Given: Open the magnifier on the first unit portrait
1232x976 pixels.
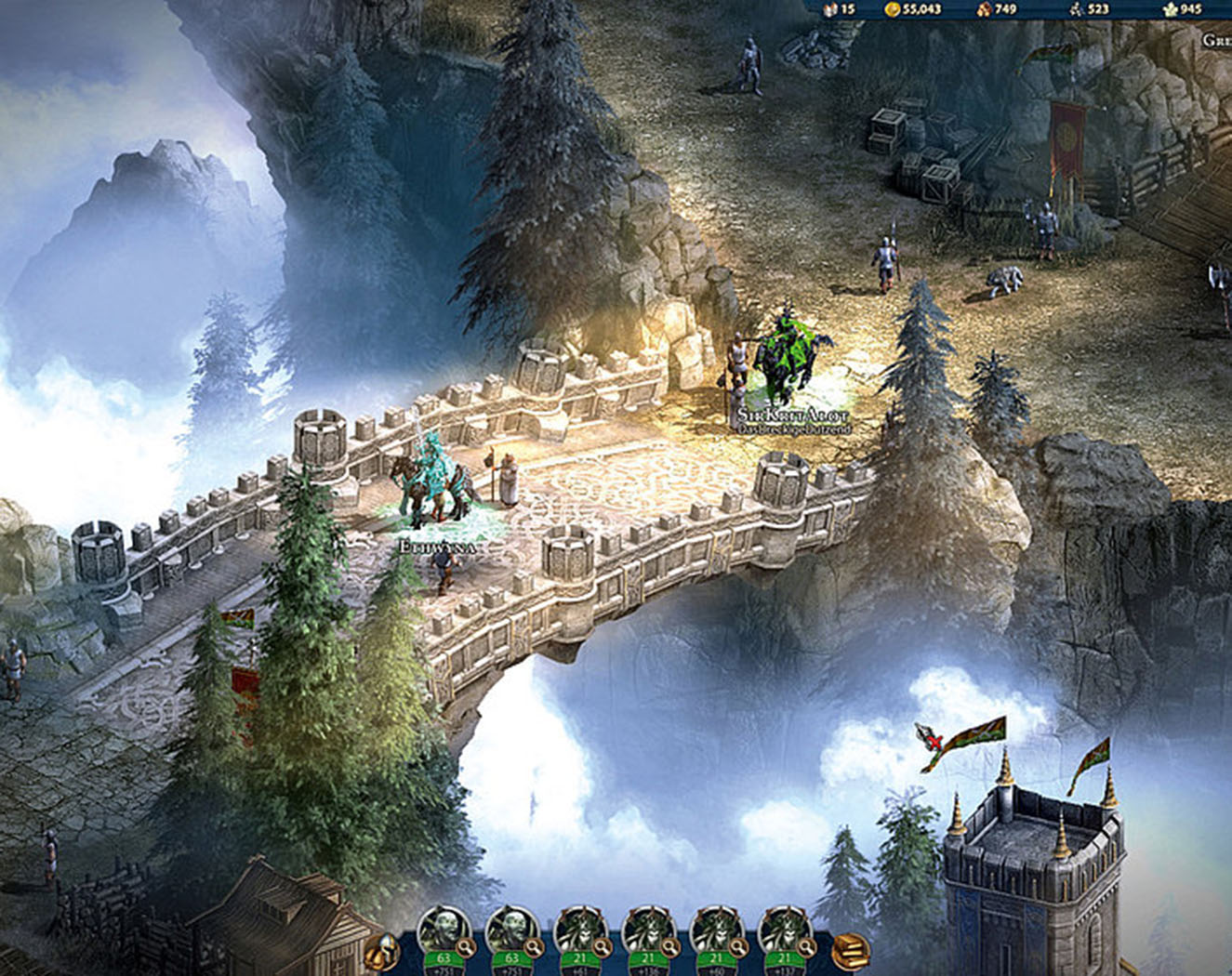Looking at the screenshot, I should point(466,946).
